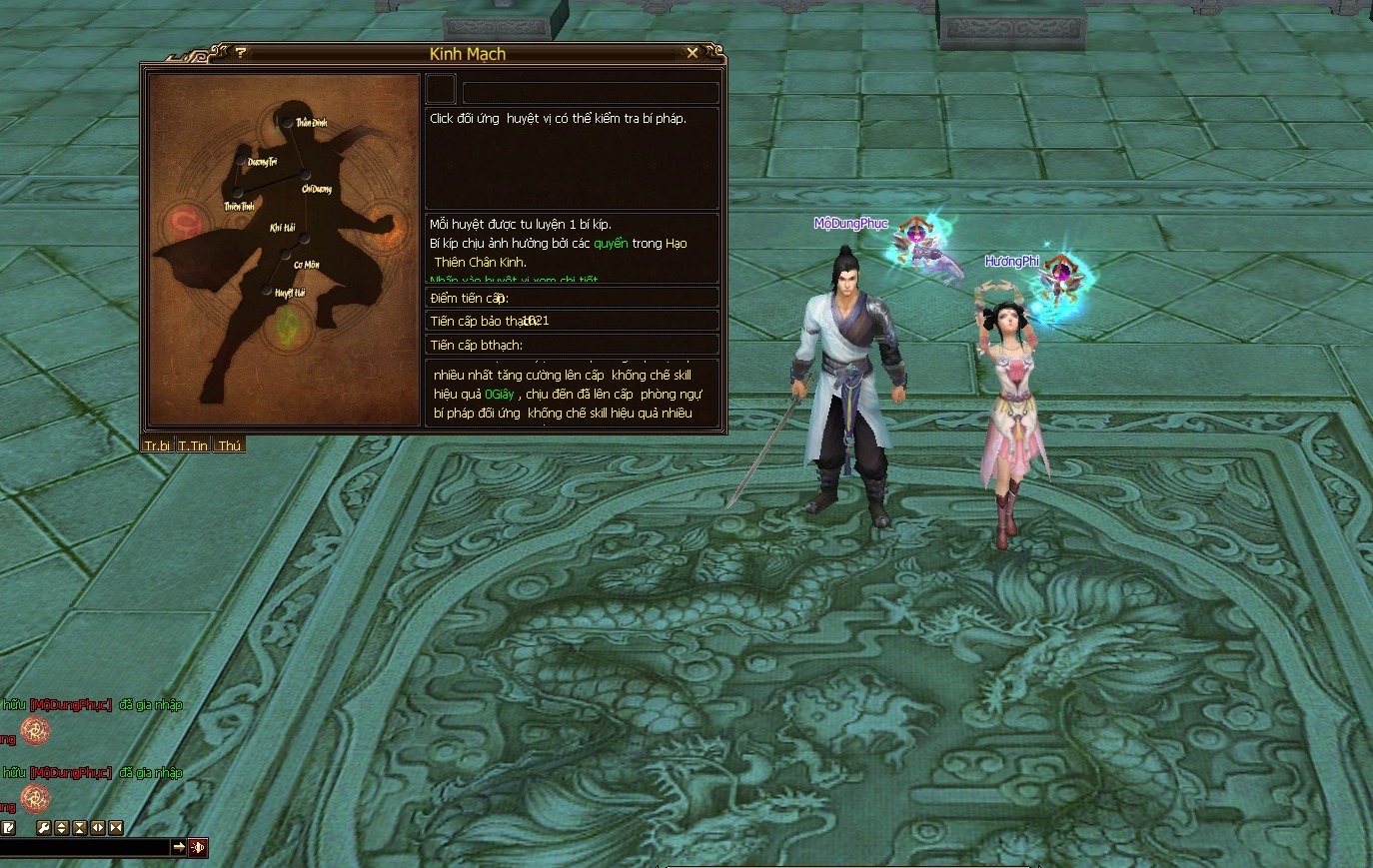
Task: Choose the Cơ Môn acupoint node
Action: 285,255
